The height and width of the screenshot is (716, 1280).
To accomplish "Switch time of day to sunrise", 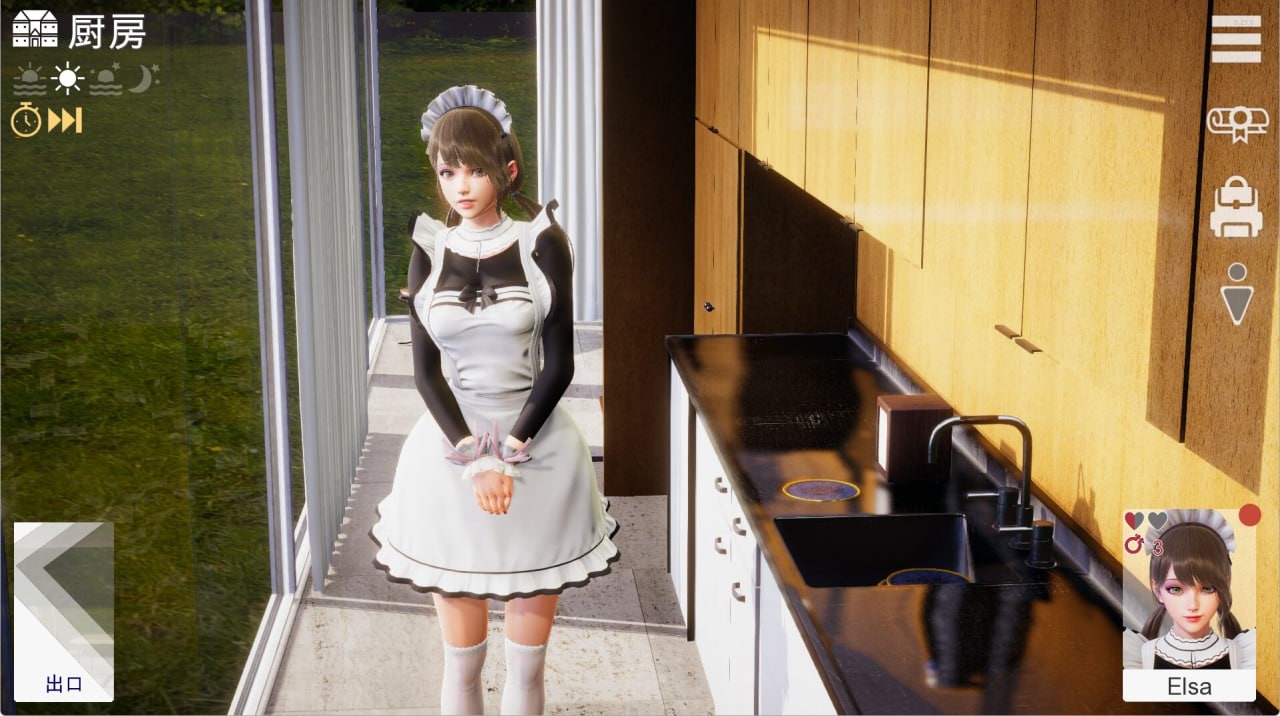I will pos(30,79).
